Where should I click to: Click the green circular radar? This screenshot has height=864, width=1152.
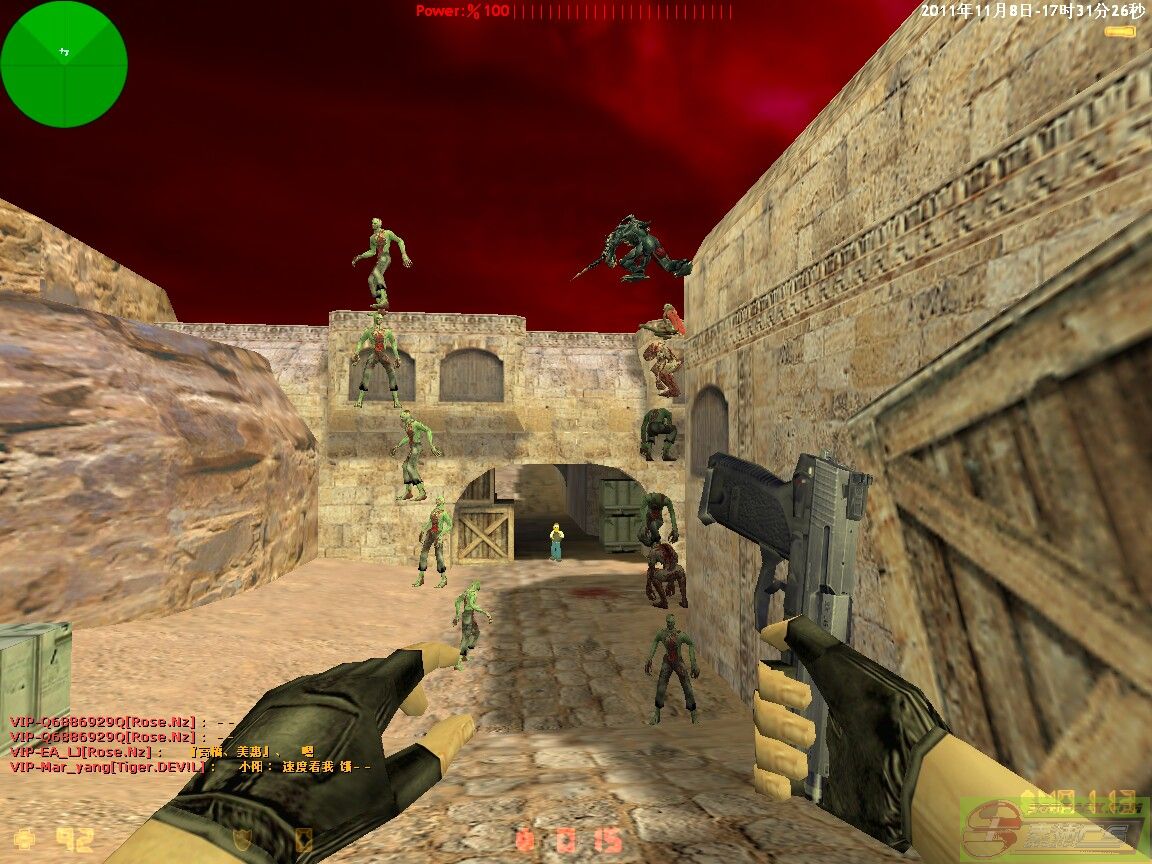64,64
